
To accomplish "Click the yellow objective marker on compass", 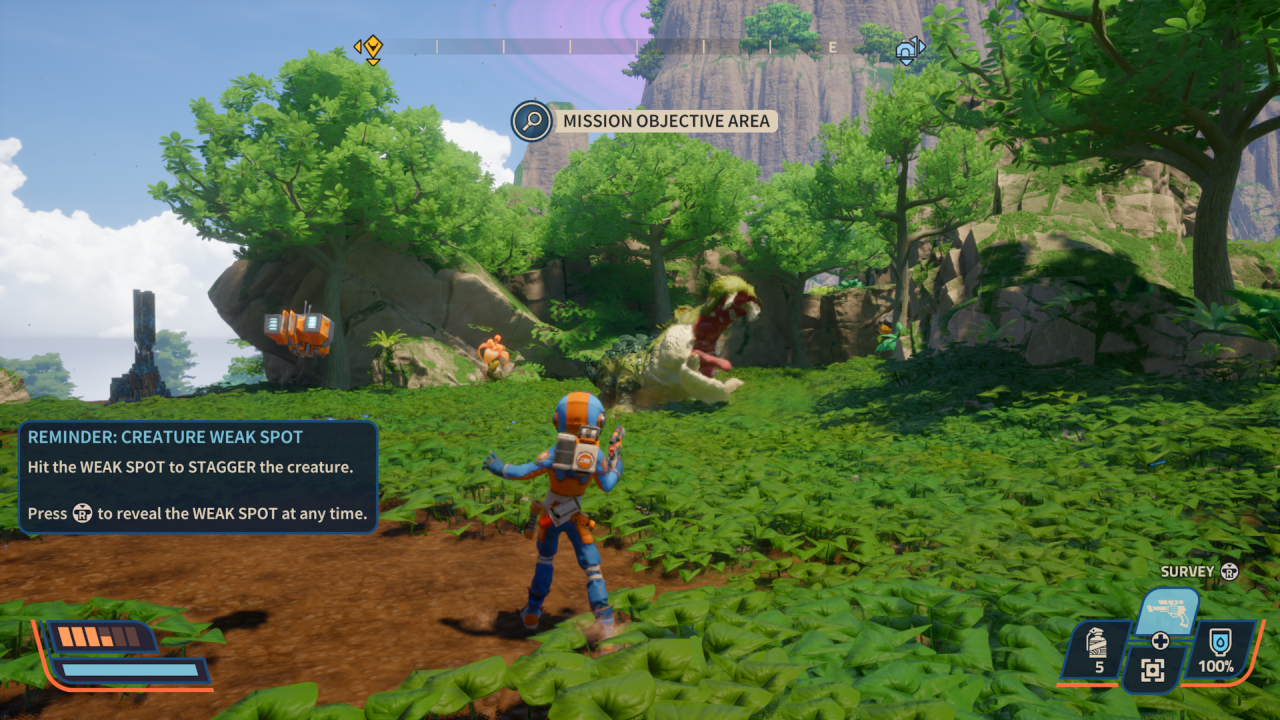I will pos(371,47).
